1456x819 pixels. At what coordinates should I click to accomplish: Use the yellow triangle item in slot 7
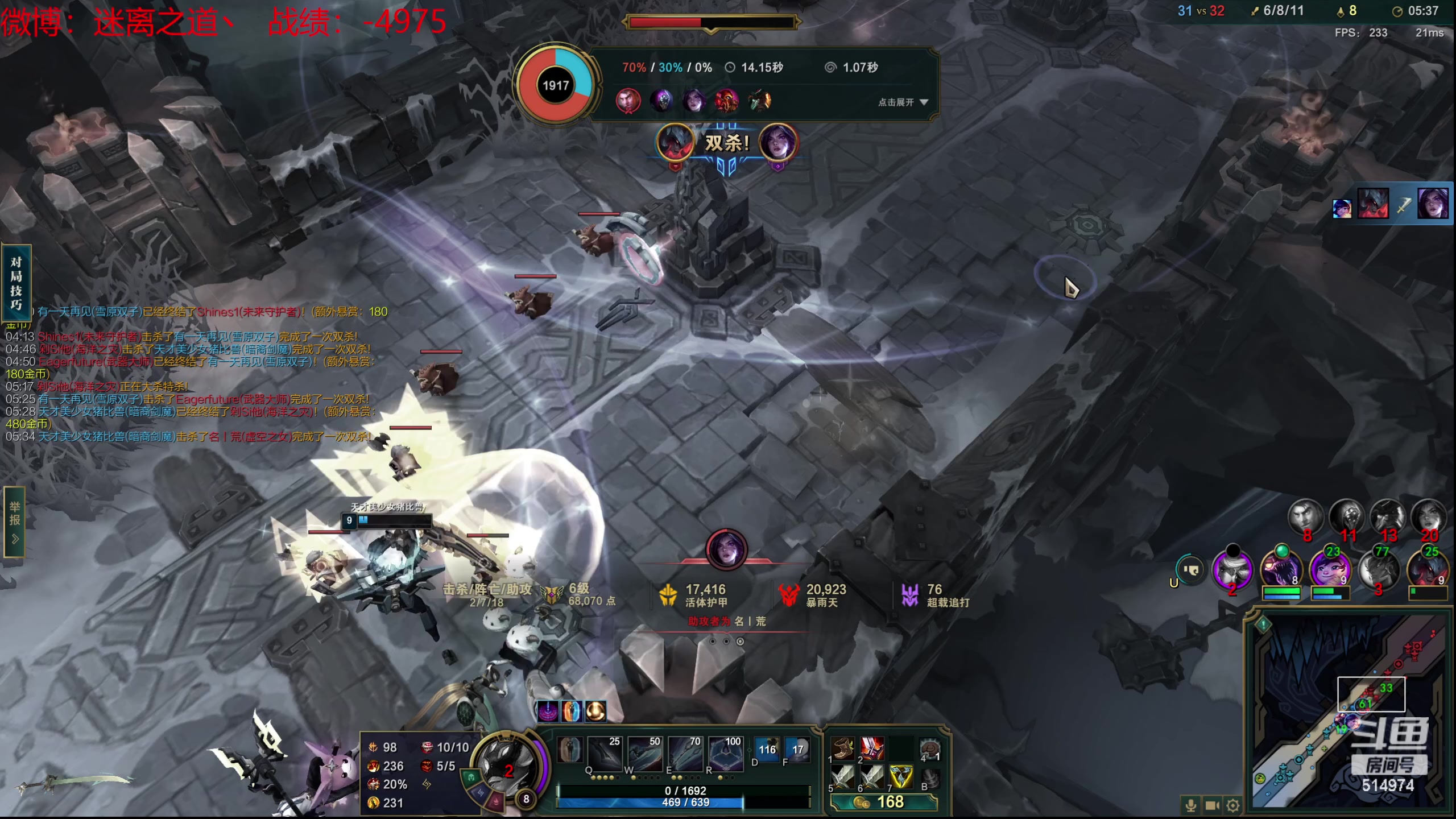coord(901,777)
